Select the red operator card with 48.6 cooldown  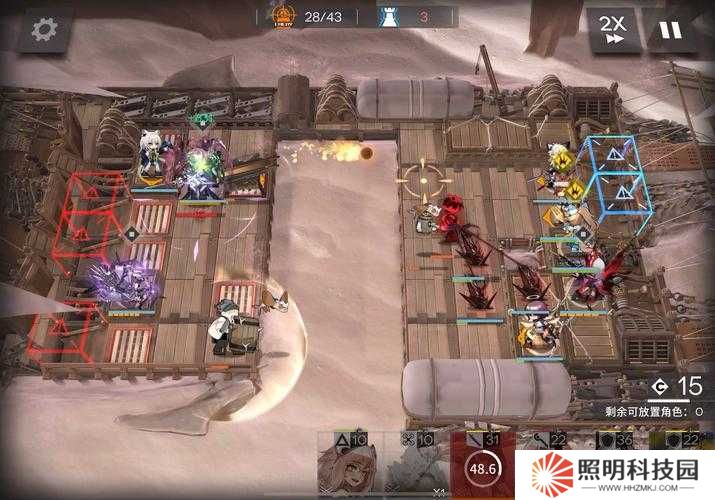[x=482, y=466]
